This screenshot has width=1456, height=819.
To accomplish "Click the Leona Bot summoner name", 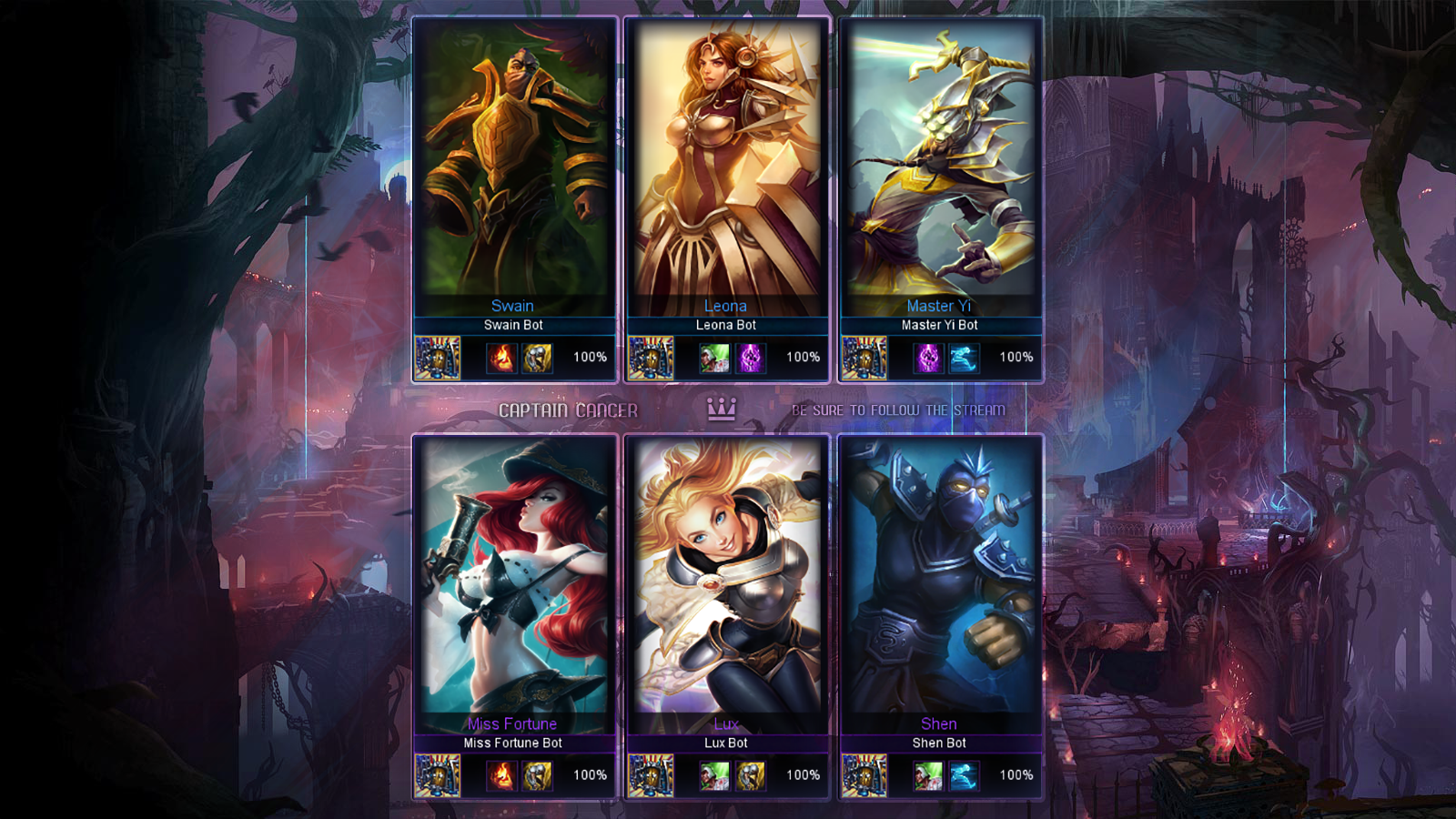I will [725, 325].
